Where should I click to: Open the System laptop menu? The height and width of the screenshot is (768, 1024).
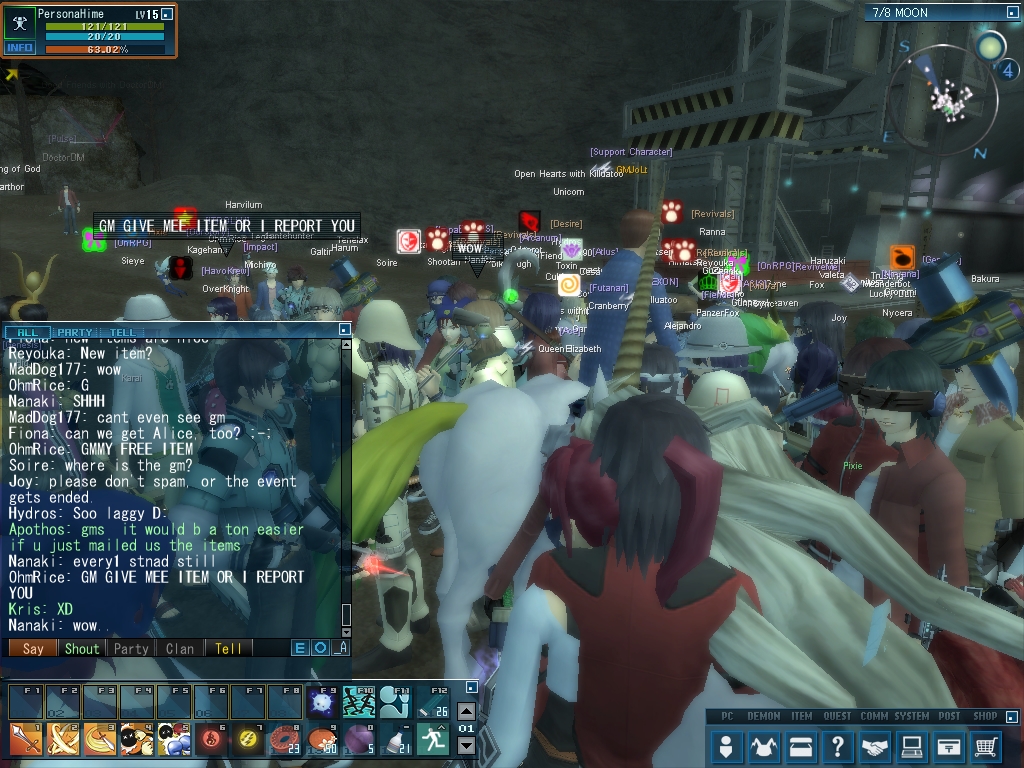click(911, 746)
